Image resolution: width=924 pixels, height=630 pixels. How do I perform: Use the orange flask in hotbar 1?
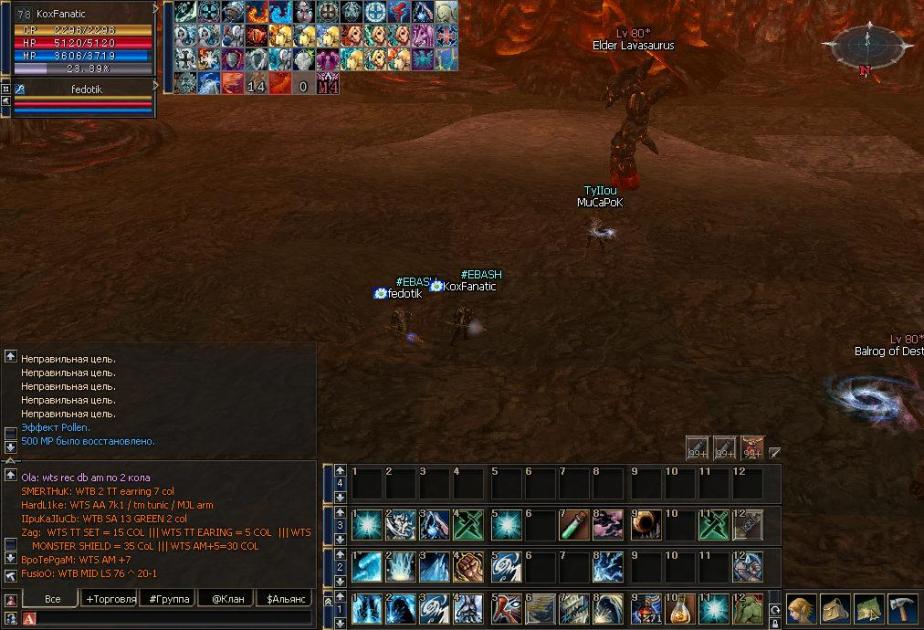(x=680, y=608)
